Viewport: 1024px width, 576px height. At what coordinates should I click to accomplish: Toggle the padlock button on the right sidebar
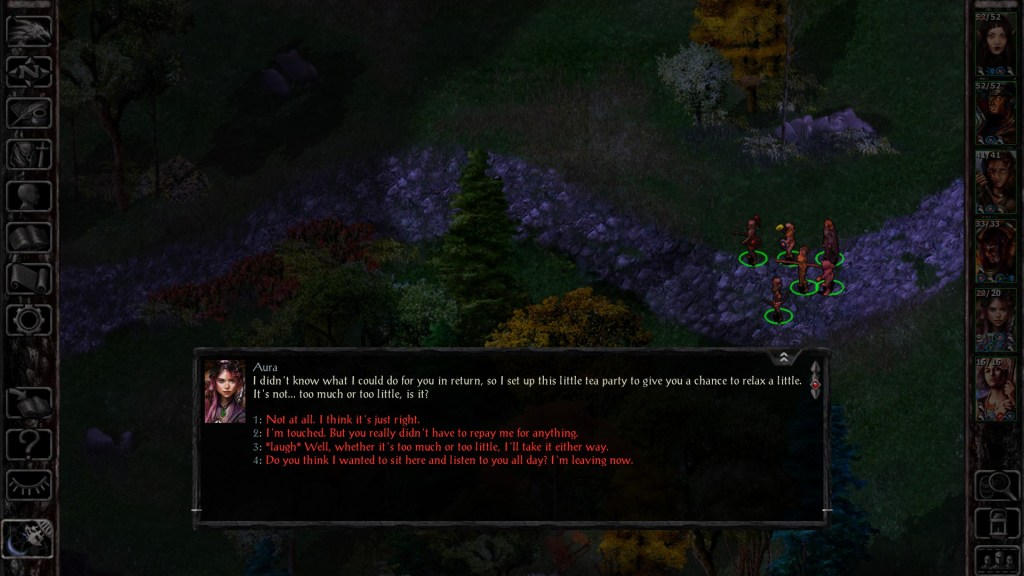(995, 522)
